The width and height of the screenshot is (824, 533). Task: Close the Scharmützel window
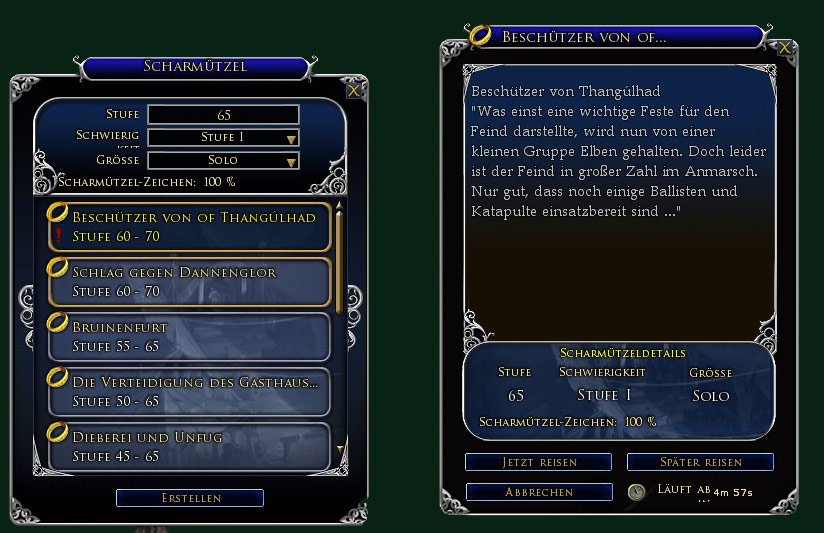tap(353, 91)
